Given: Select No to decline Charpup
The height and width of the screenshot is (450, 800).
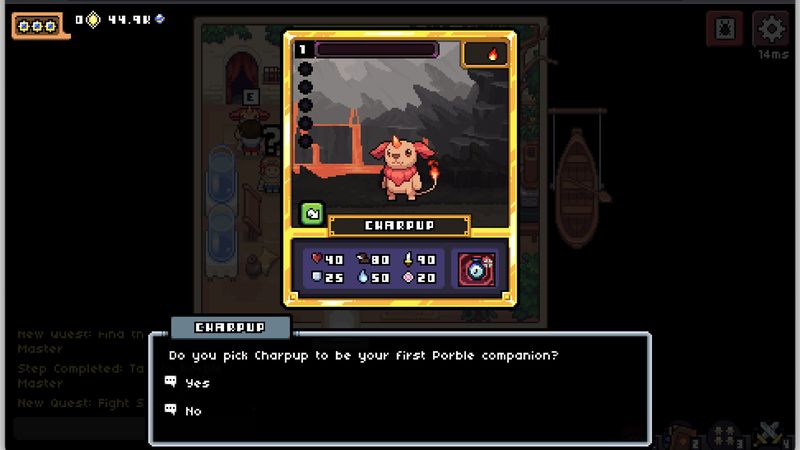Looking at the screenshot, I should pyautogui.click(x=193, y=410).
